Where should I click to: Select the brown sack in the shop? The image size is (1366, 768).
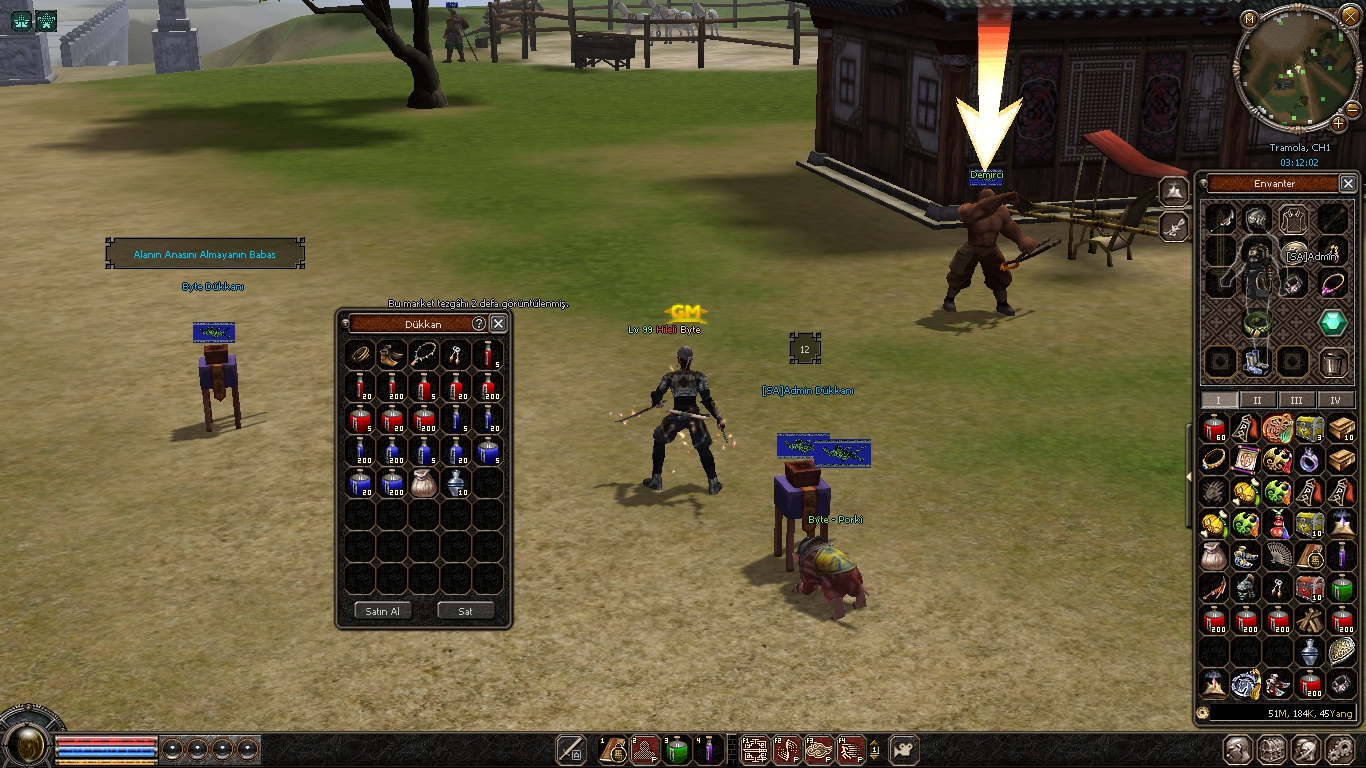pos(424,483)
